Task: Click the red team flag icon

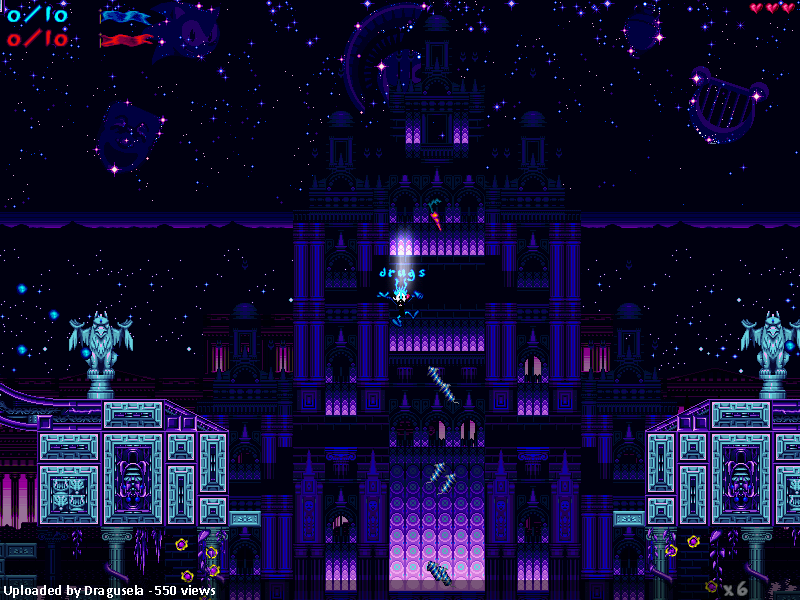Action: (x=127, y=40)
